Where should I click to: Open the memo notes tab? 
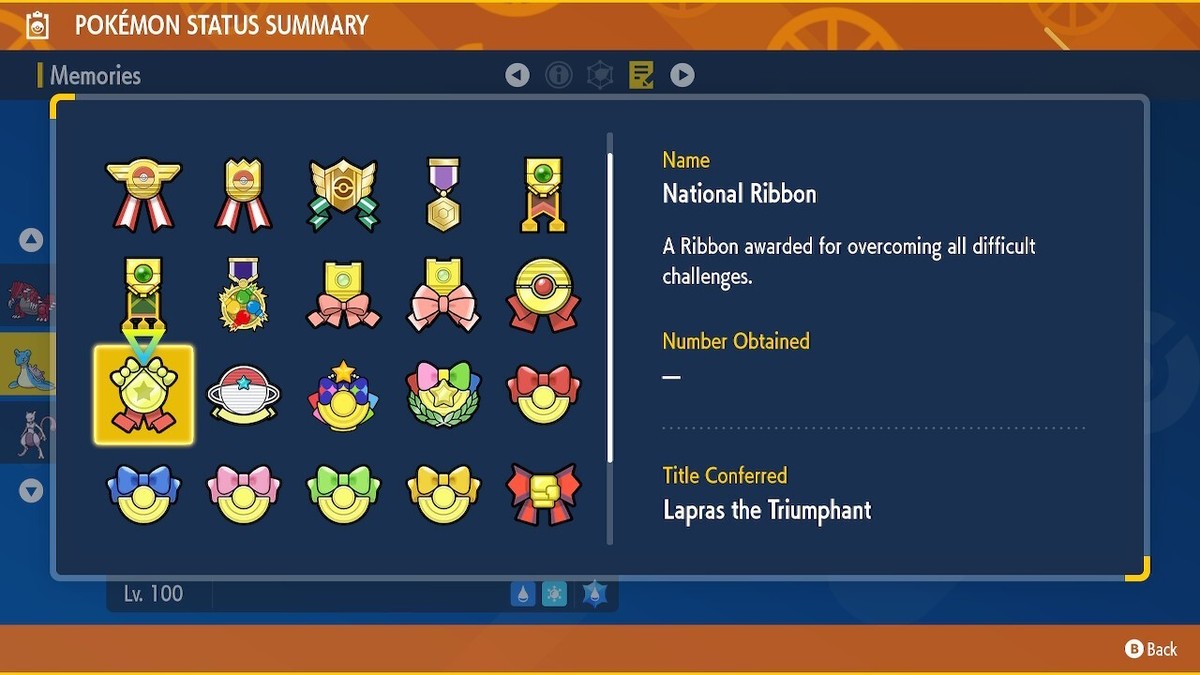click(641, 75)
